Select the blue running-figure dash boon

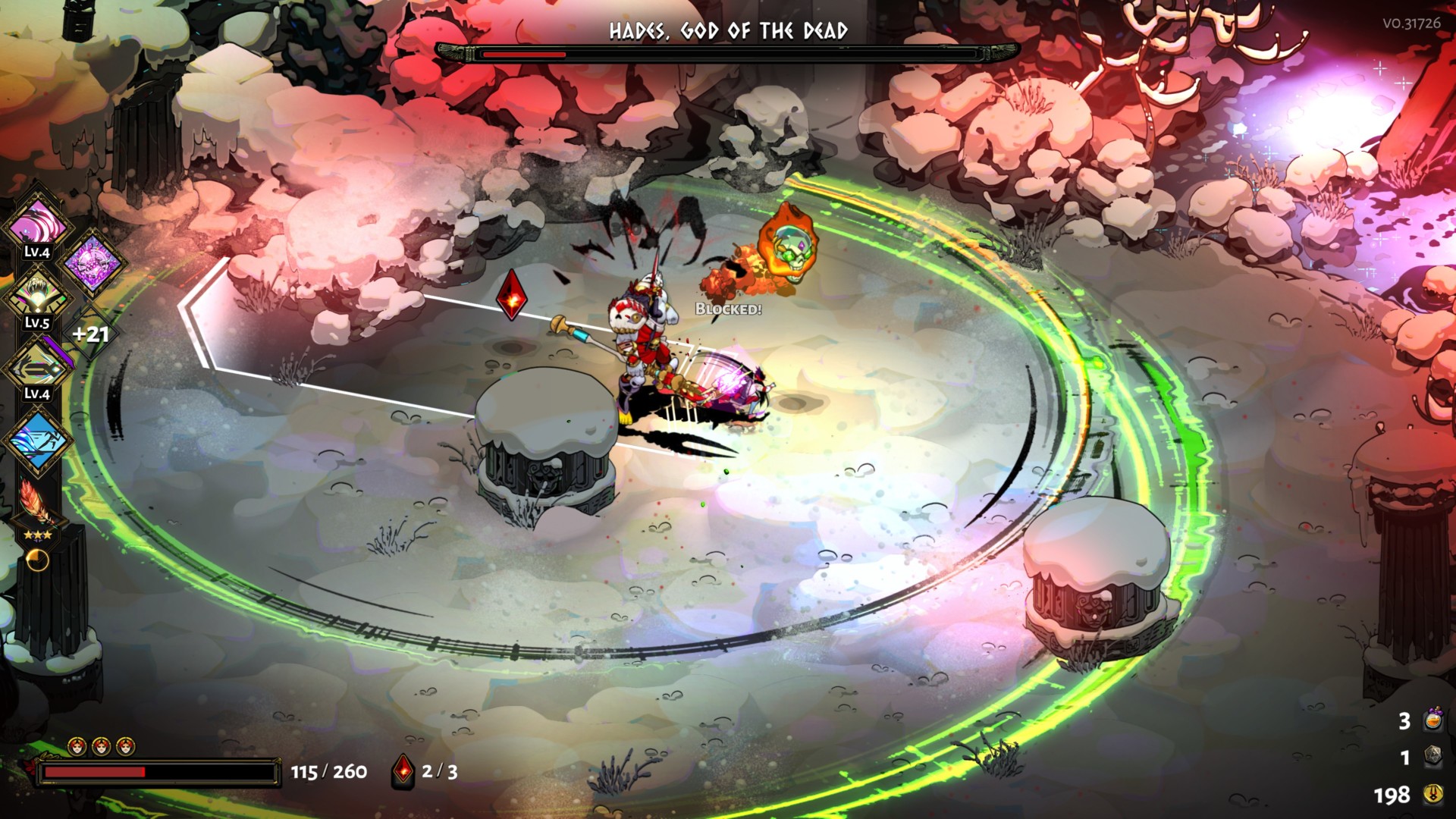36,440
